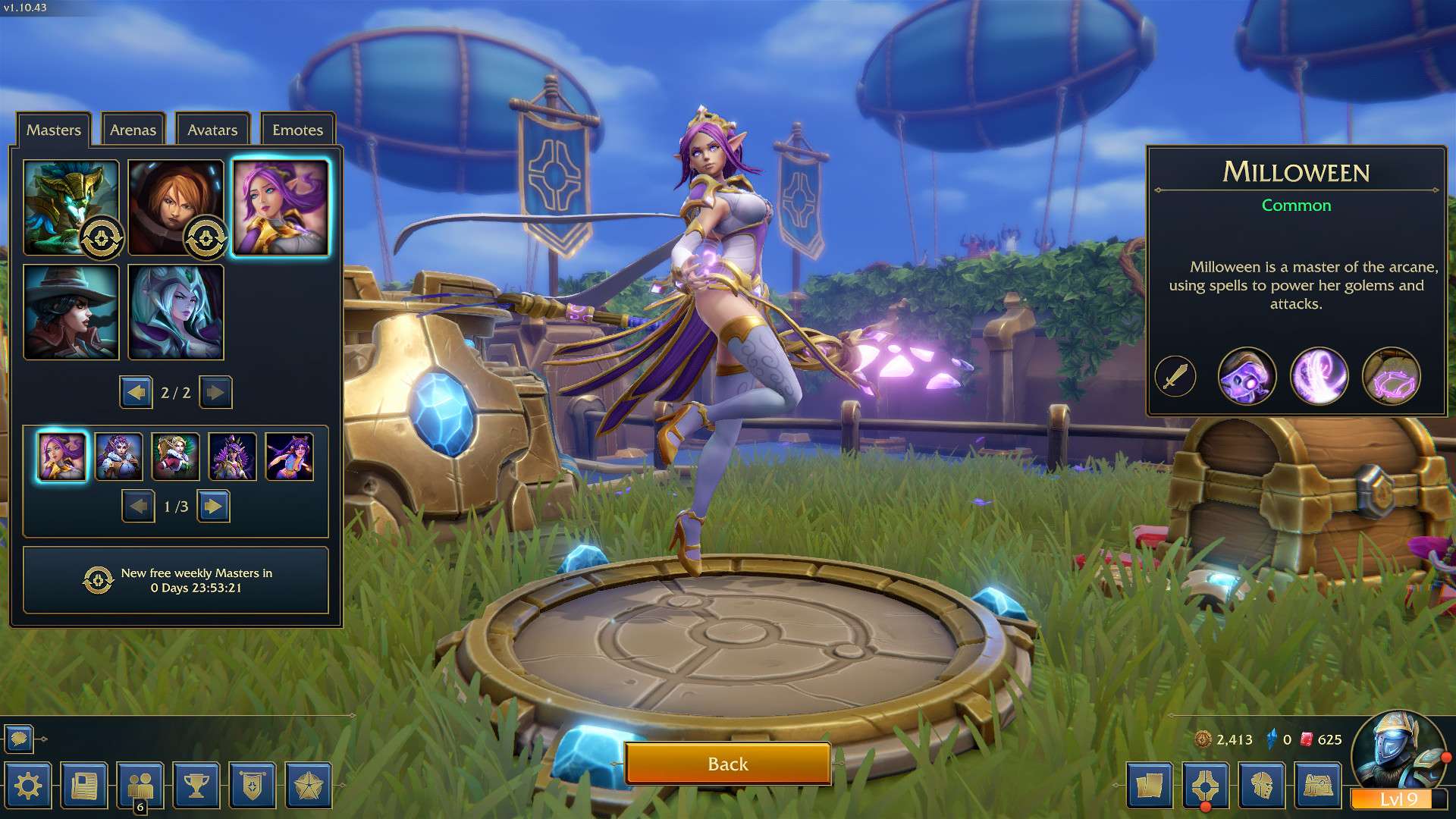
Task: Show the Emotes tab
Action: (297, 130)
